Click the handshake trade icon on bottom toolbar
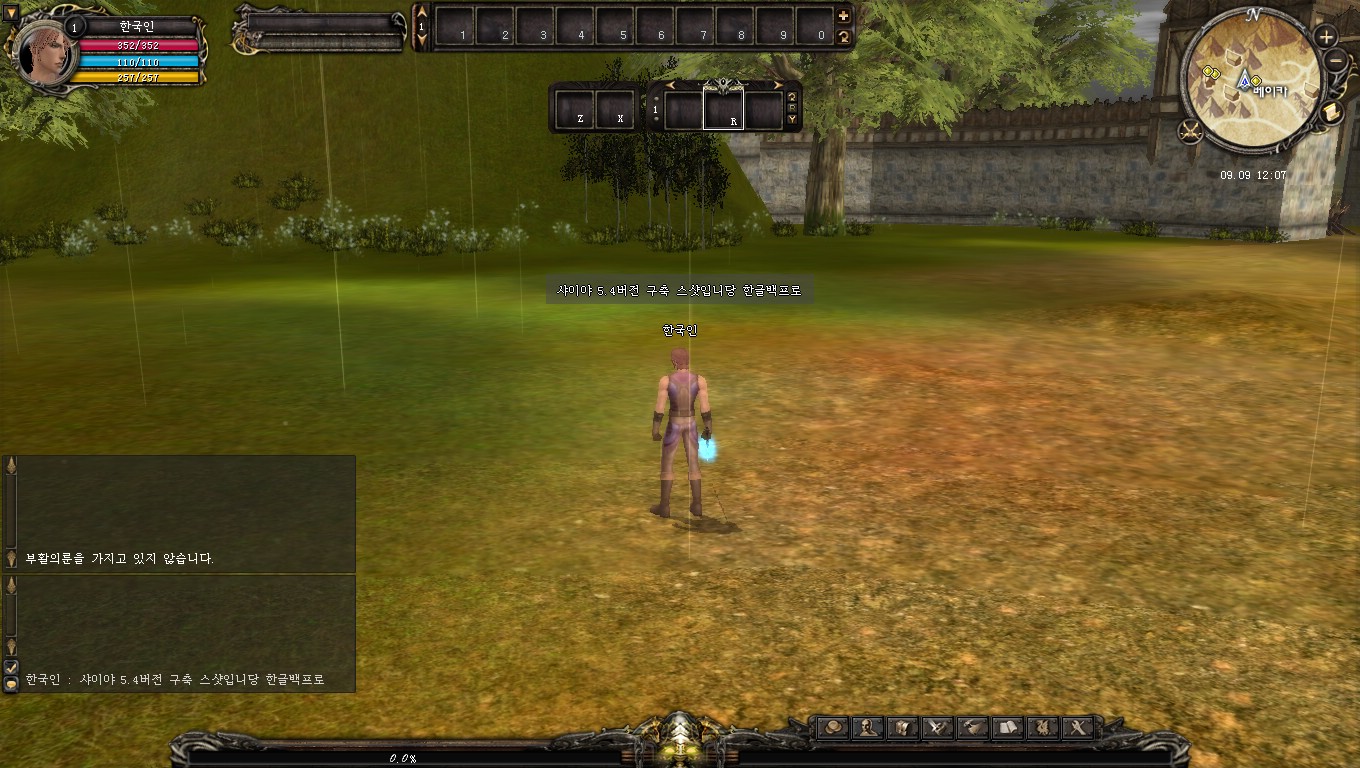 point(972,727)
